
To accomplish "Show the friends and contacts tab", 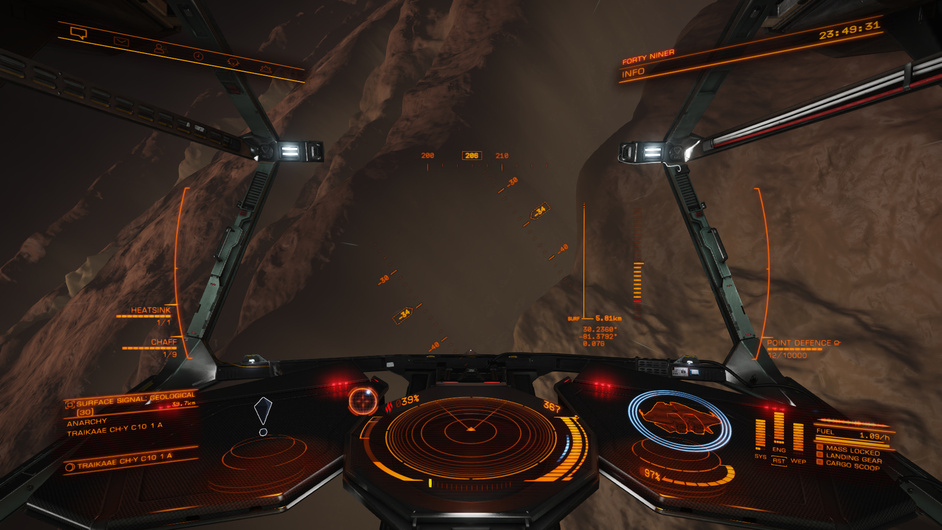I will (160, 48).
